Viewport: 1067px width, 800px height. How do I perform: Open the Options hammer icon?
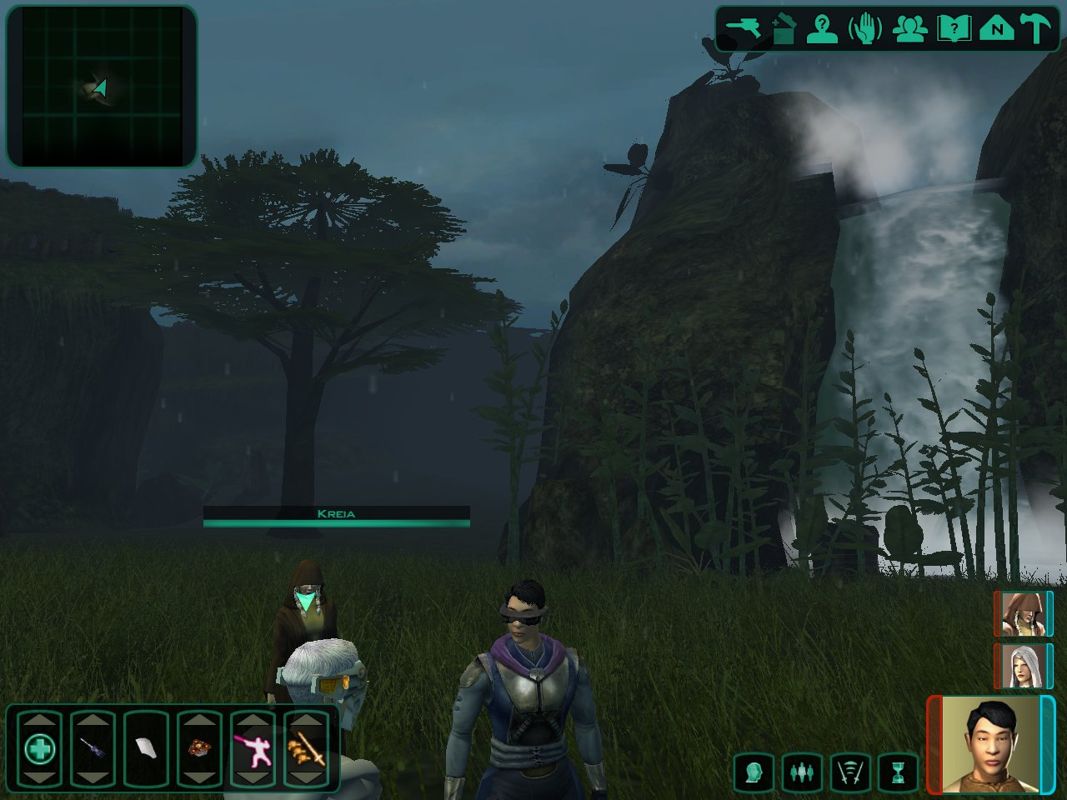[x=1035, y=29]
